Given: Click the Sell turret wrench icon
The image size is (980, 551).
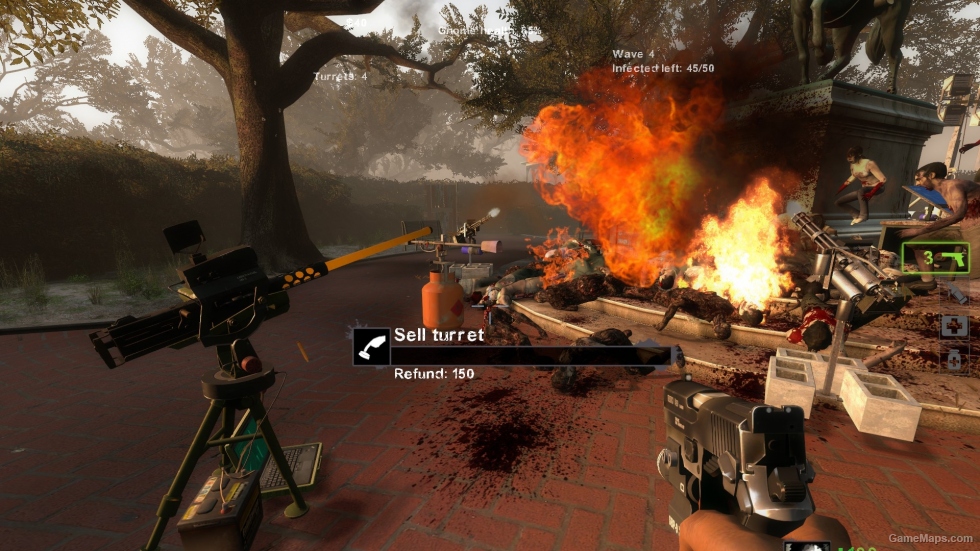Looking at the screenshot, I should 371,346.
